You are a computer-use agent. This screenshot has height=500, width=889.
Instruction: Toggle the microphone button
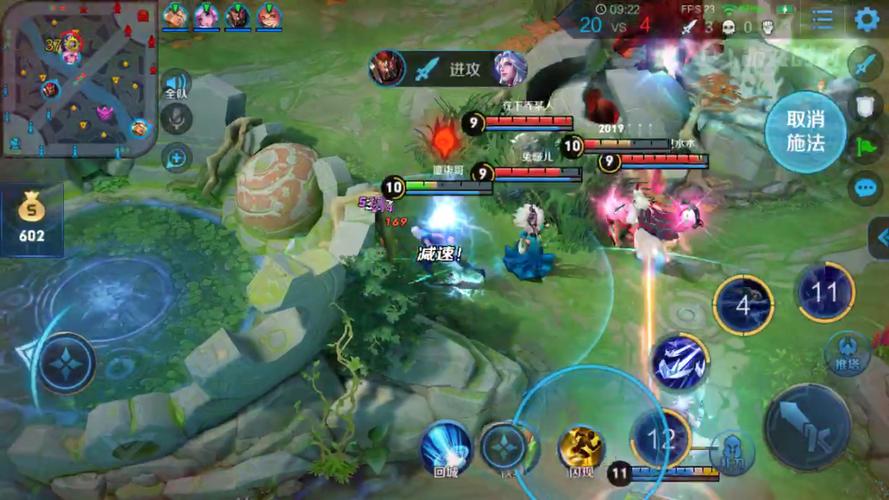[x=176, y=119]
